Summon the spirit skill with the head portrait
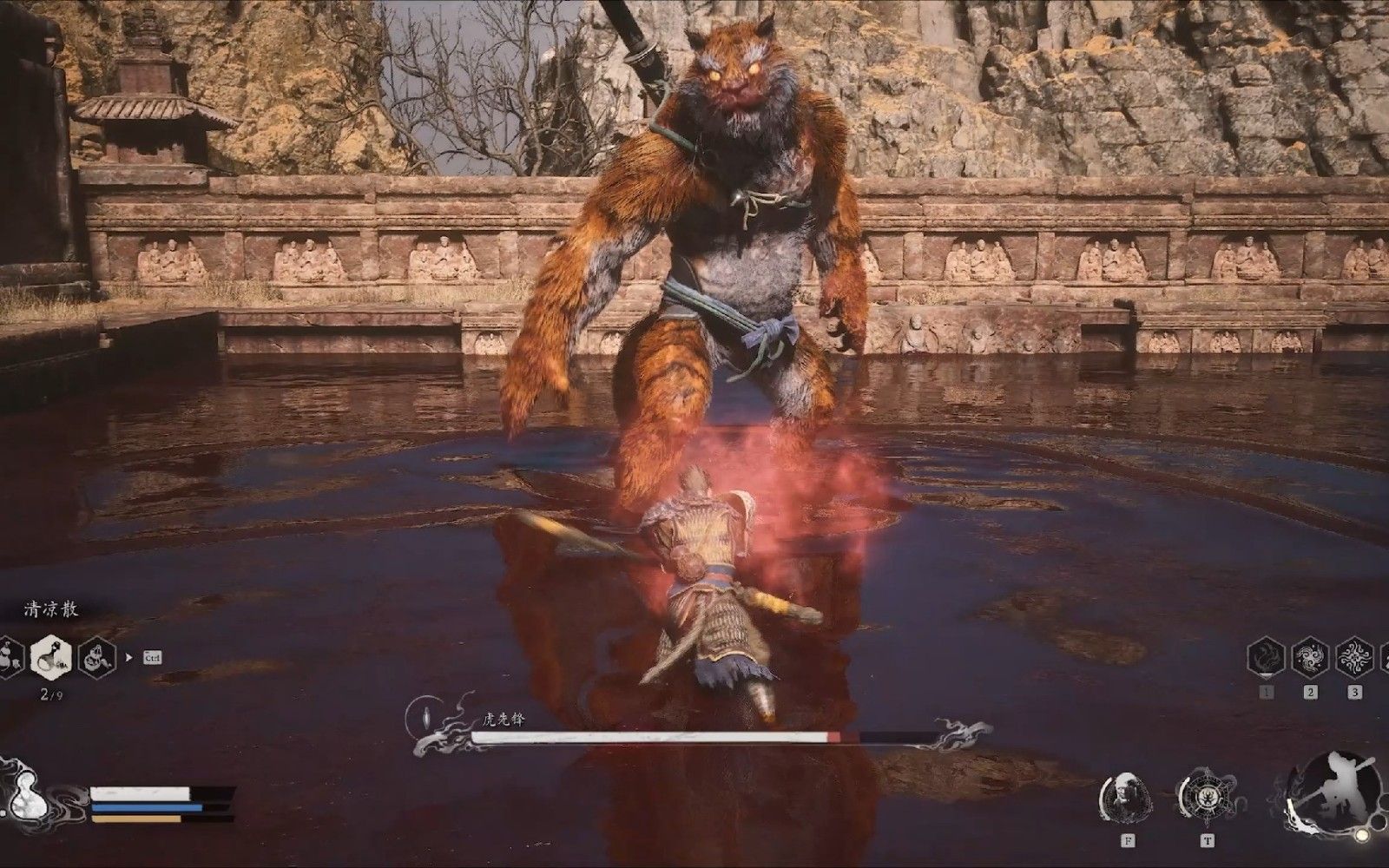 pos(1125,798)
